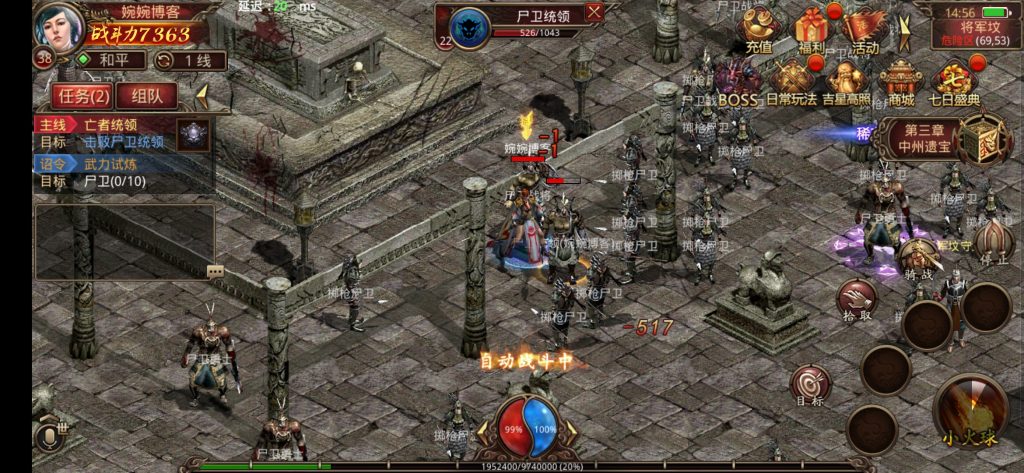Image resolution: width=1024 pixels, height=473 pixels.
Task: Close the 尸卫统领 target frame
Action: pos(594,12)
